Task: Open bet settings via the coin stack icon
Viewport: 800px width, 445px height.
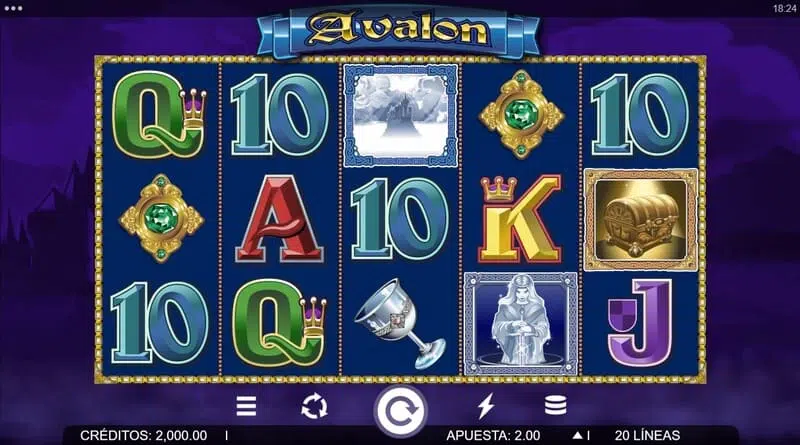Action: [553, 406]
